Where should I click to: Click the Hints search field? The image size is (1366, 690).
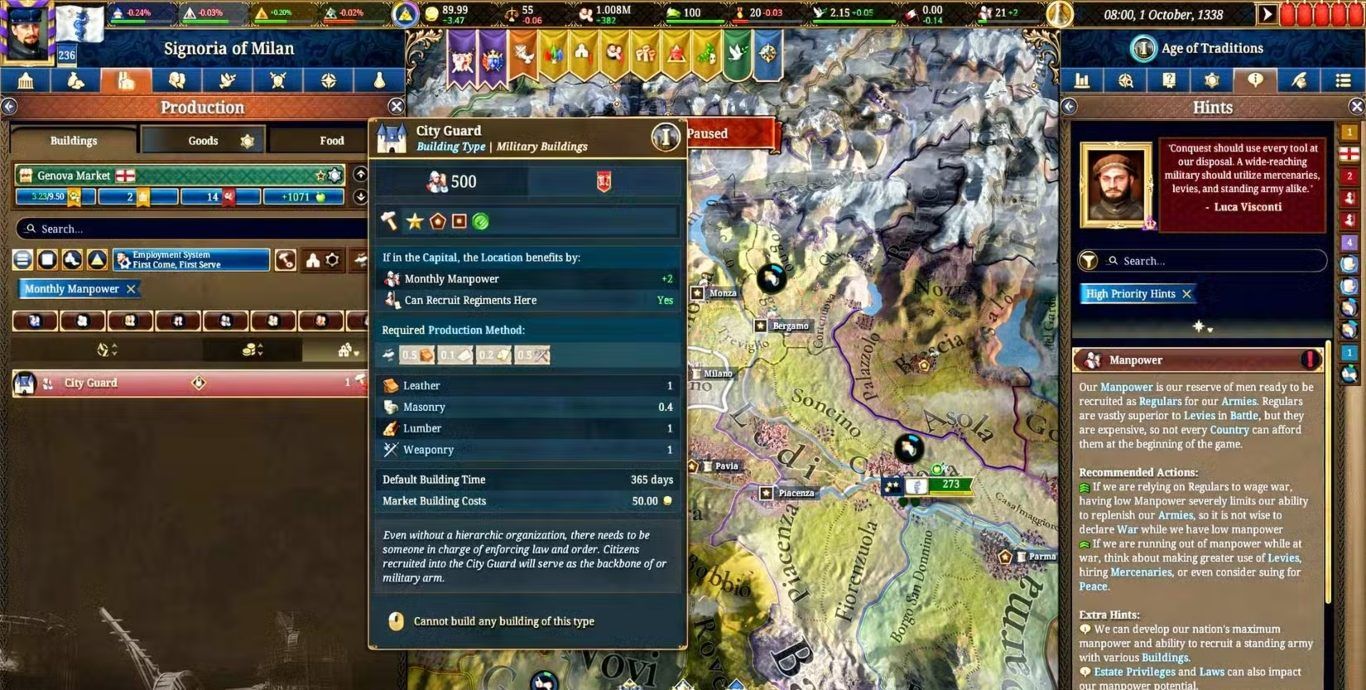coord(1215,261)
